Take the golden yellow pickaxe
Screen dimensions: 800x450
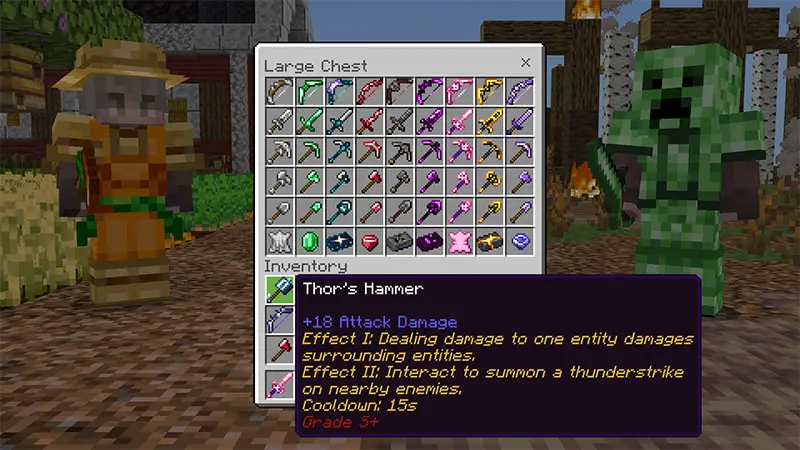[489, 151]
